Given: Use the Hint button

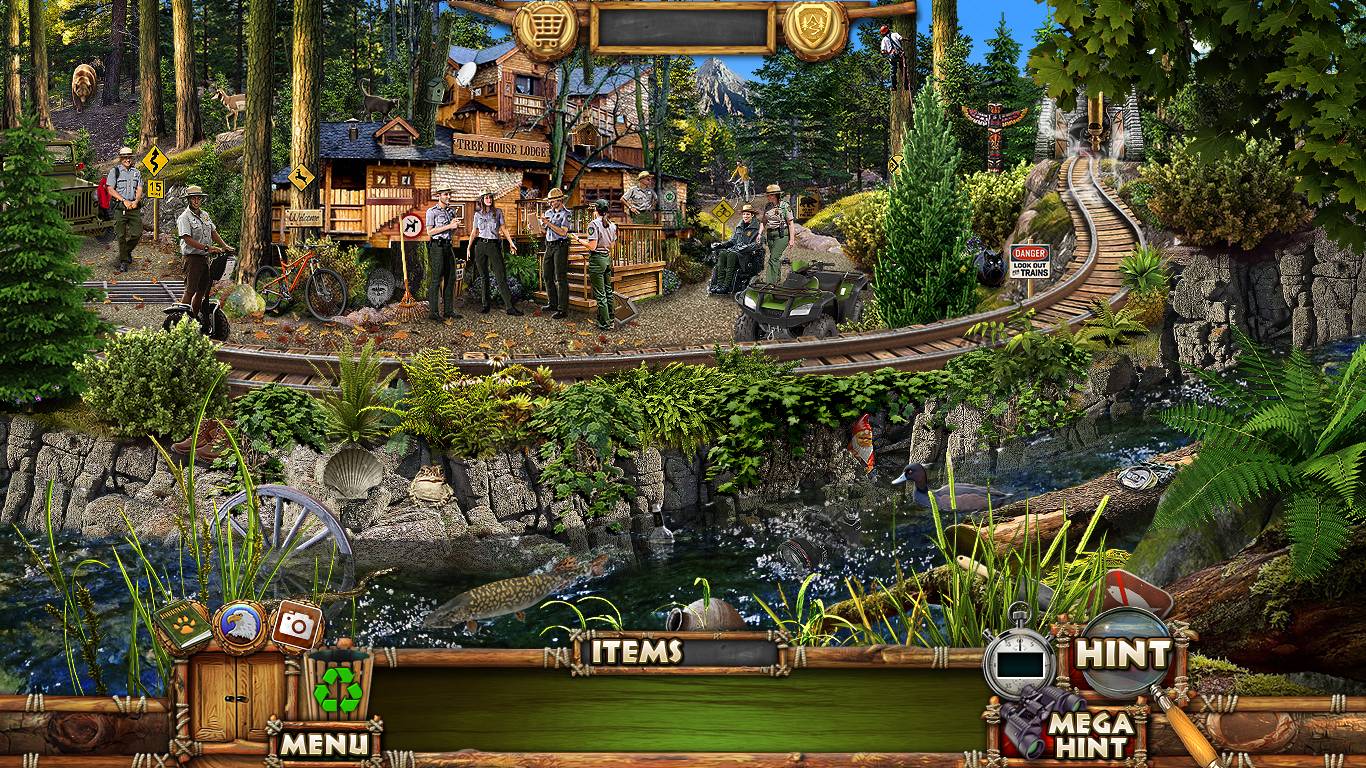Looking at the screenshot, I should (1123, 654).
